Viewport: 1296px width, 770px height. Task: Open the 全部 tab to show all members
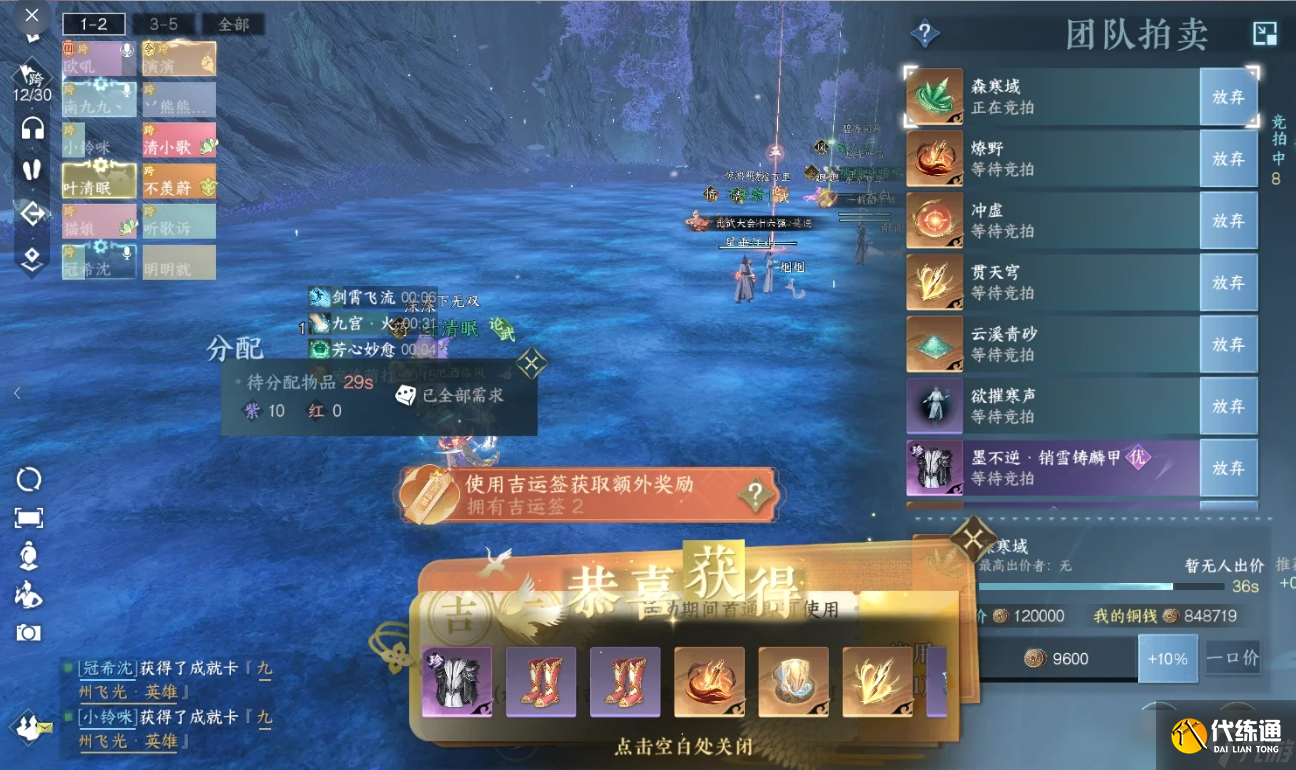coord(234,23)
